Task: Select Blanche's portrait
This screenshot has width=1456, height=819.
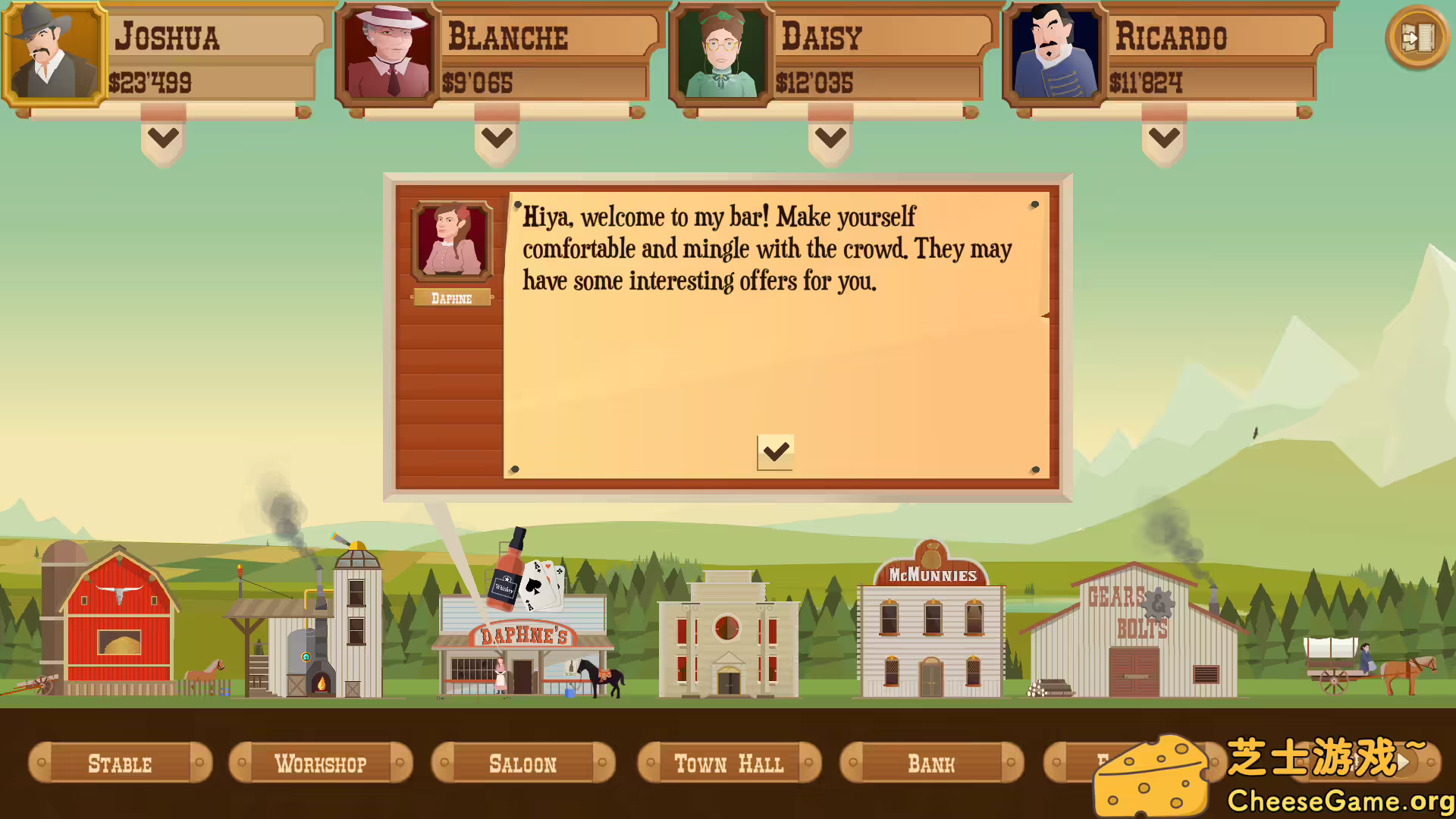Action: 387,53
